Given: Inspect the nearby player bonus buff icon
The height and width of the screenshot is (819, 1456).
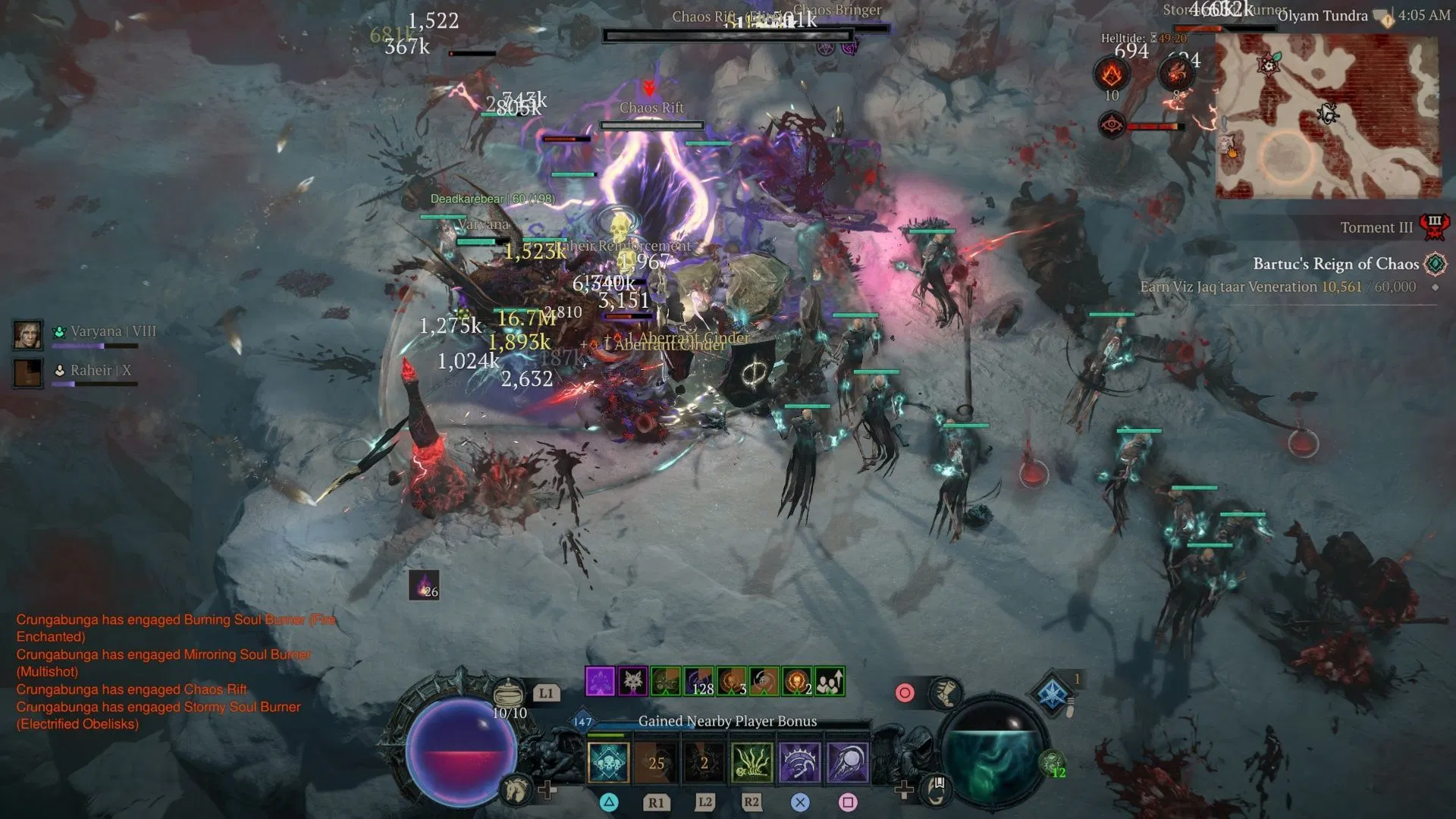Looking at the screenshot, I should [830, 682].
